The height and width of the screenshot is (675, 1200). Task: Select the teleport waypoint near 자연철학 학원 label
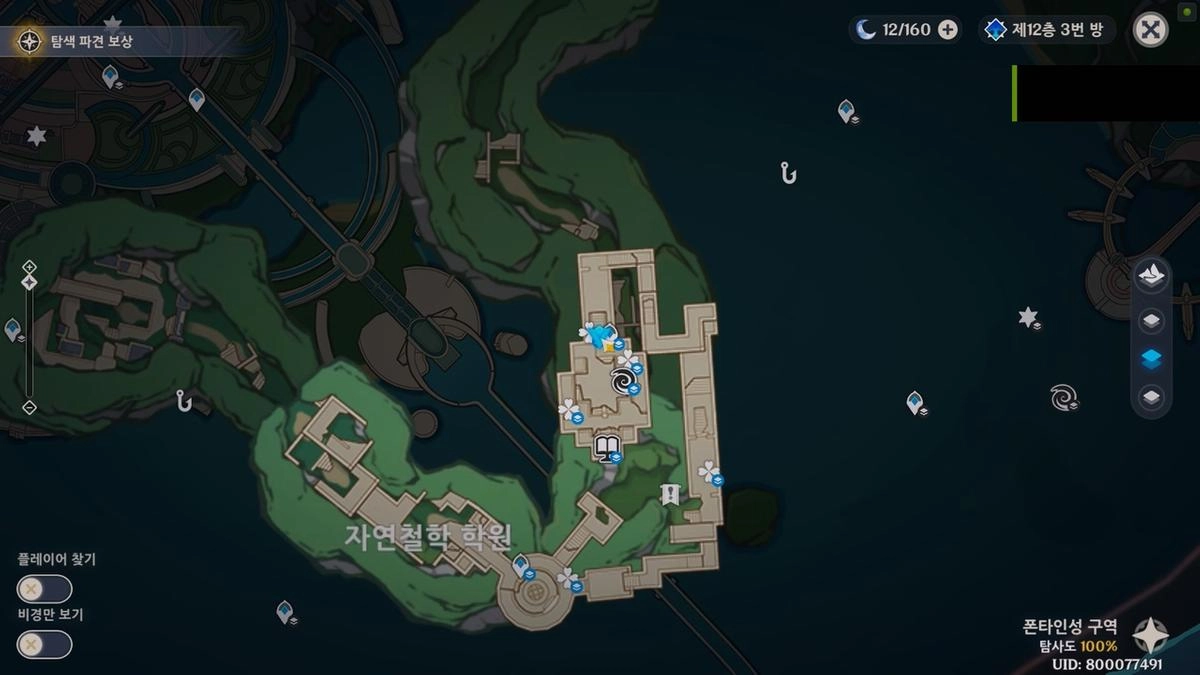click(x=521, y=567)
